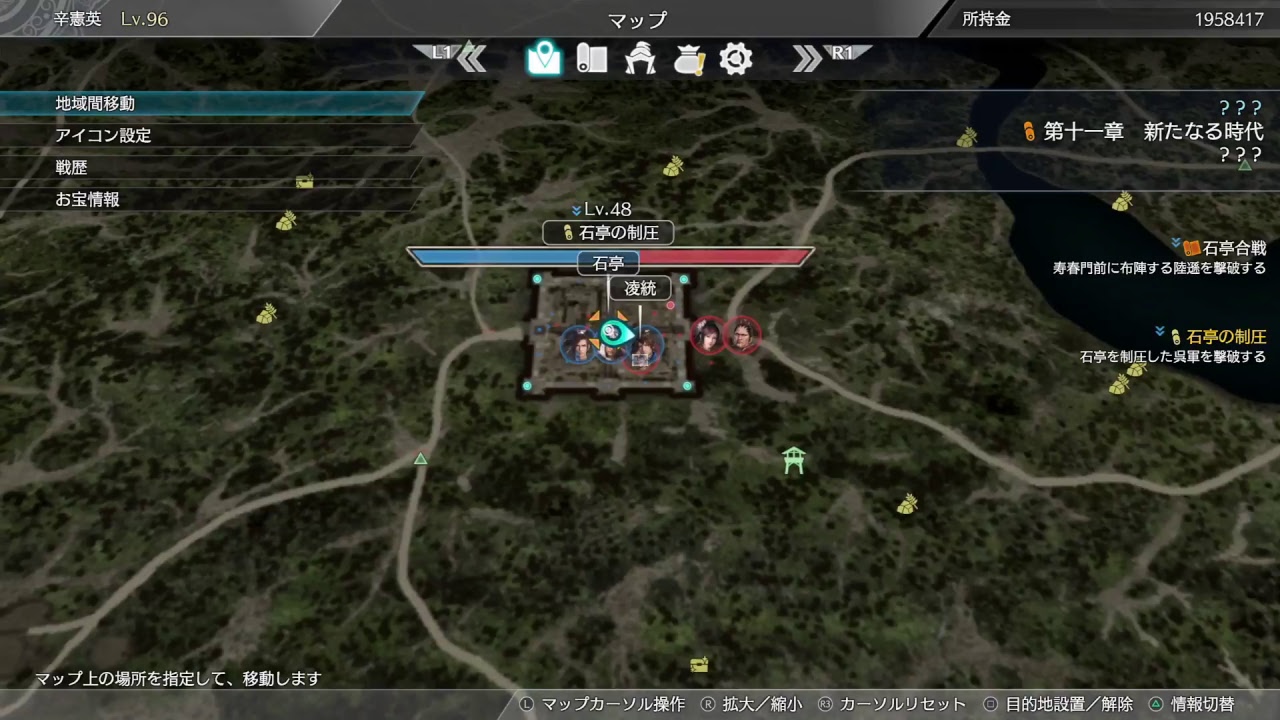Open the helmet character icon in the toolbar
This screenshot has height=720, width=1280.
[640, 58]
